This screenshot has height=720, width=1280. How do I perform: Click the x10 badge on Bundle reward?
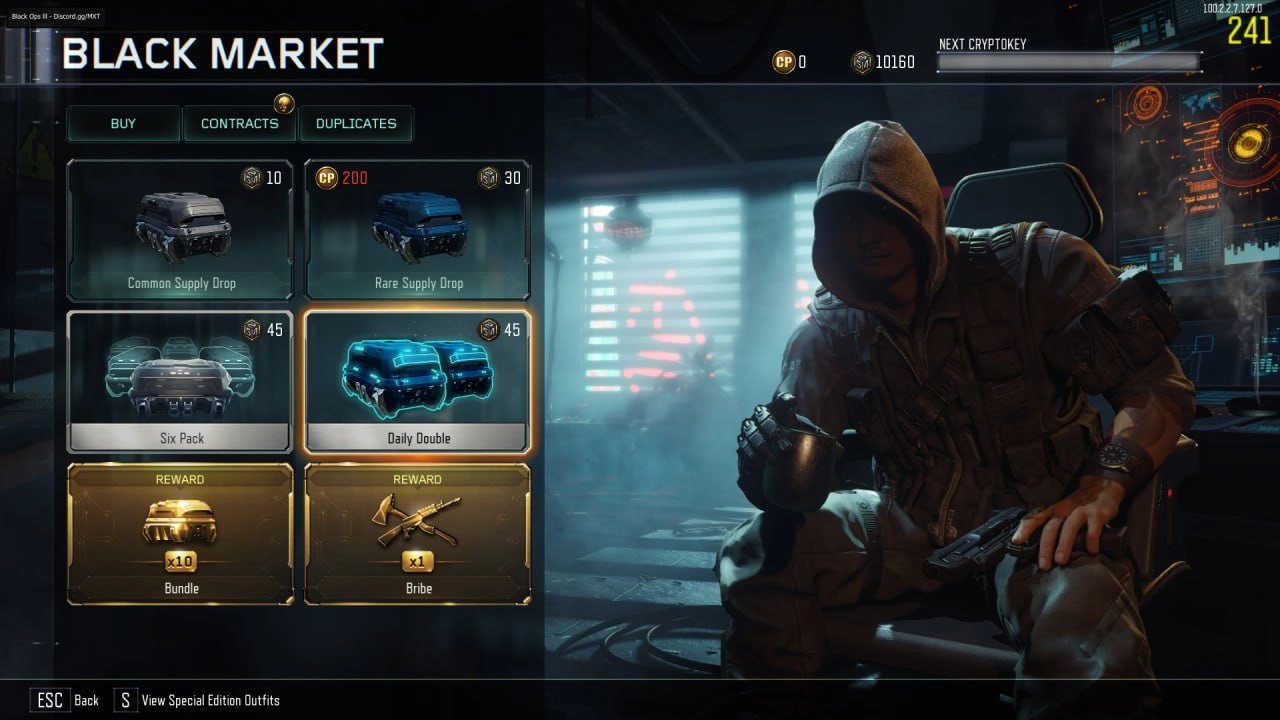180,564
